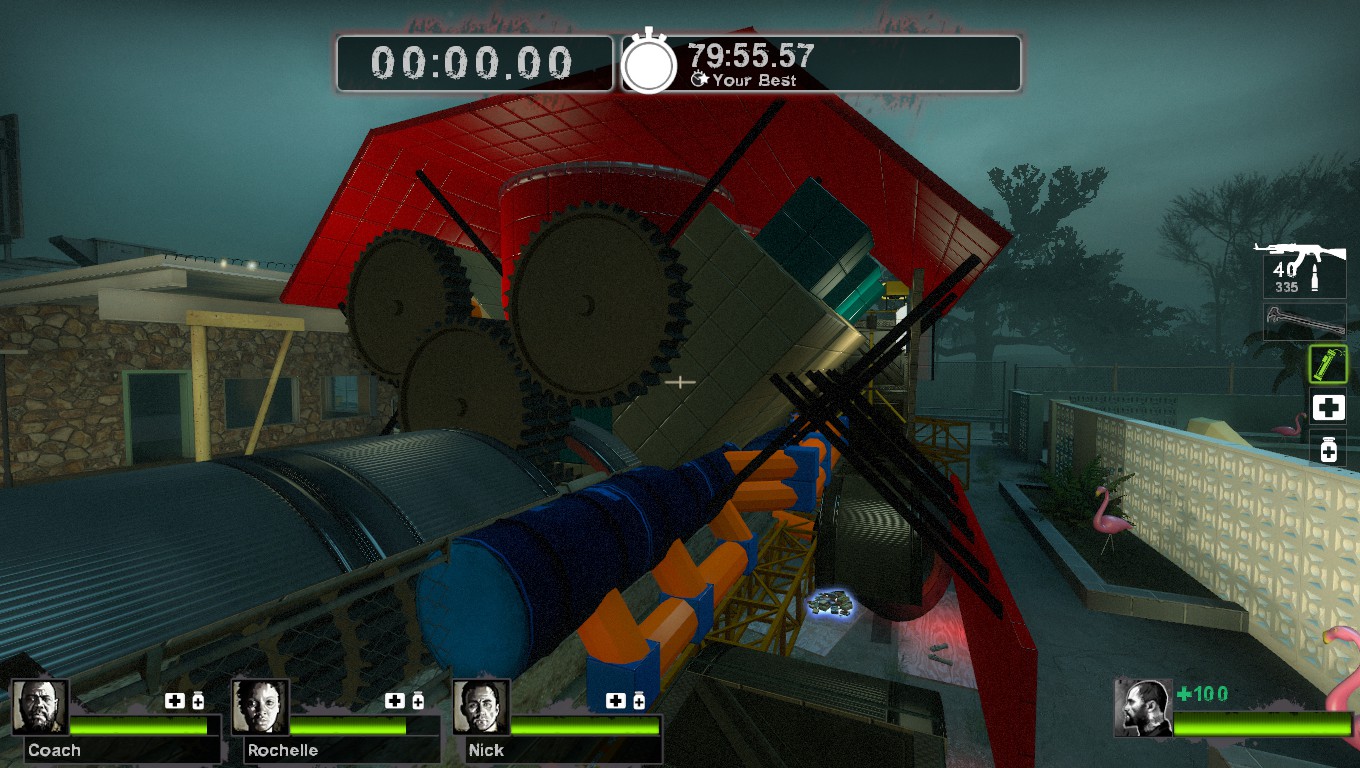The image size is (1360, 768).
Task: Click Coach's teammate portrait
Action: pos(40,707)
